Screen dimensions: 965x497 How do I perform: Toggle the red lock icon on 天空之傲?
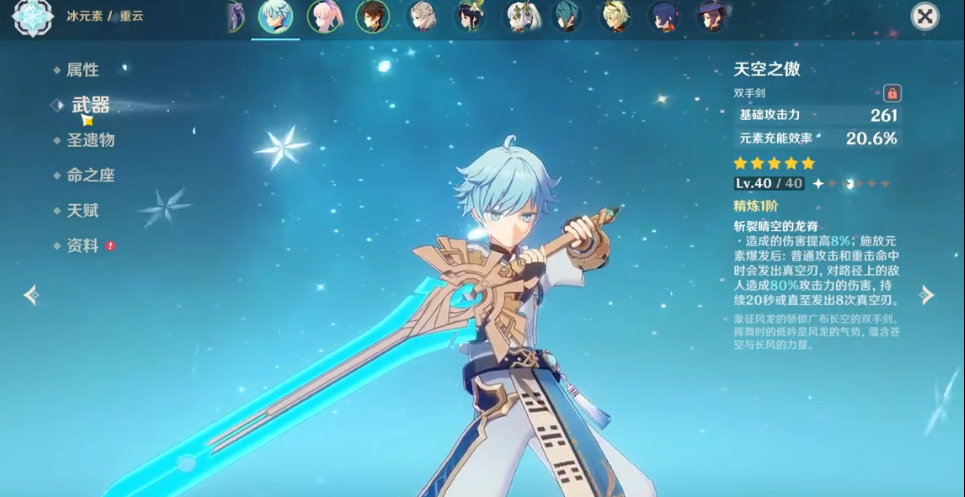892,93
